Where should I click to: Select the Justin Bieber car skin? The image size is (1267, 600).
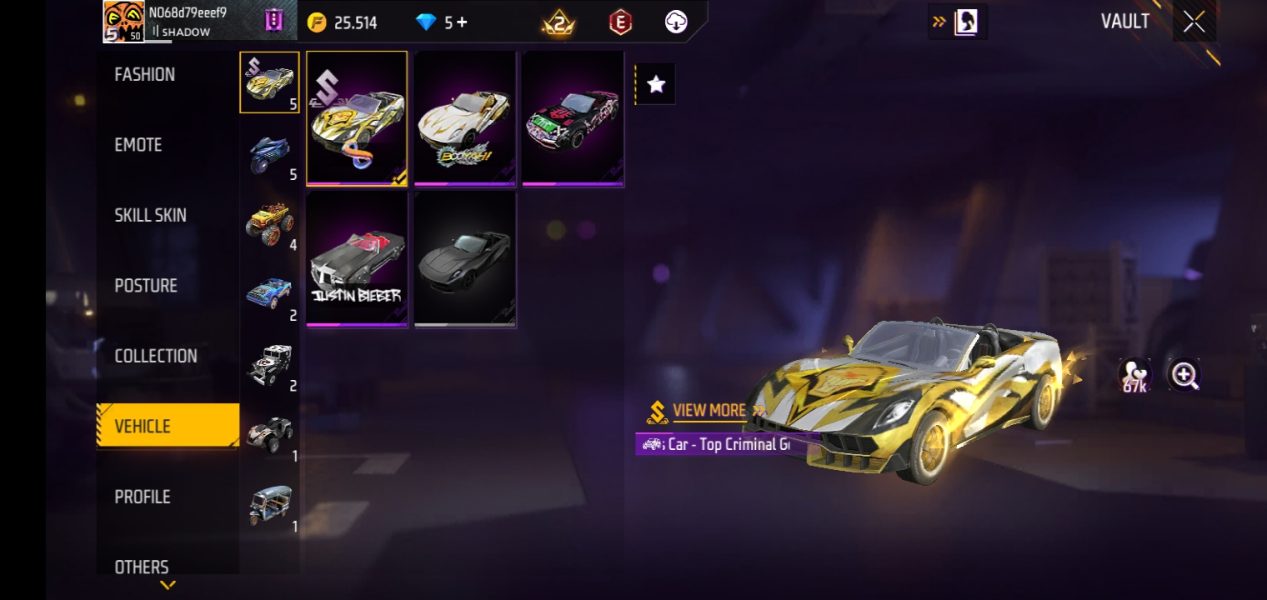point(357,259)
